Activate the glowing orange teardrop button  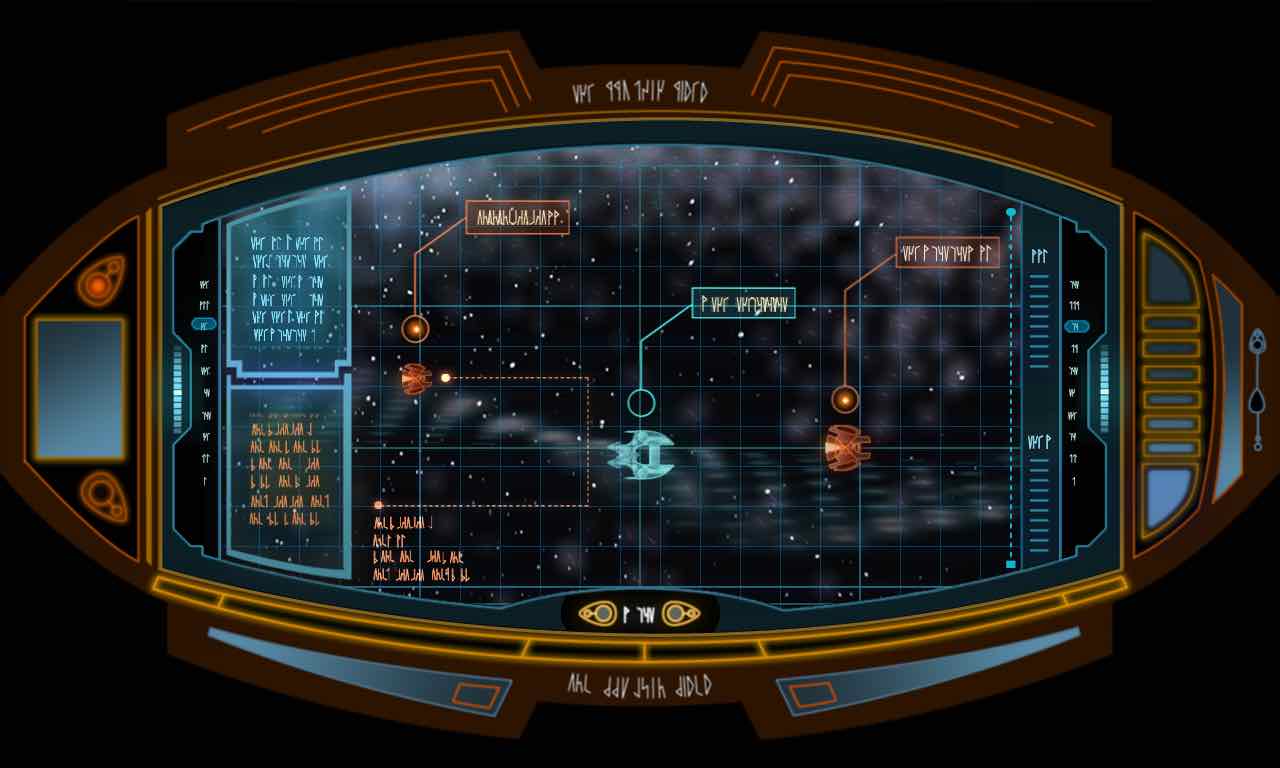[x=99, y=286]
